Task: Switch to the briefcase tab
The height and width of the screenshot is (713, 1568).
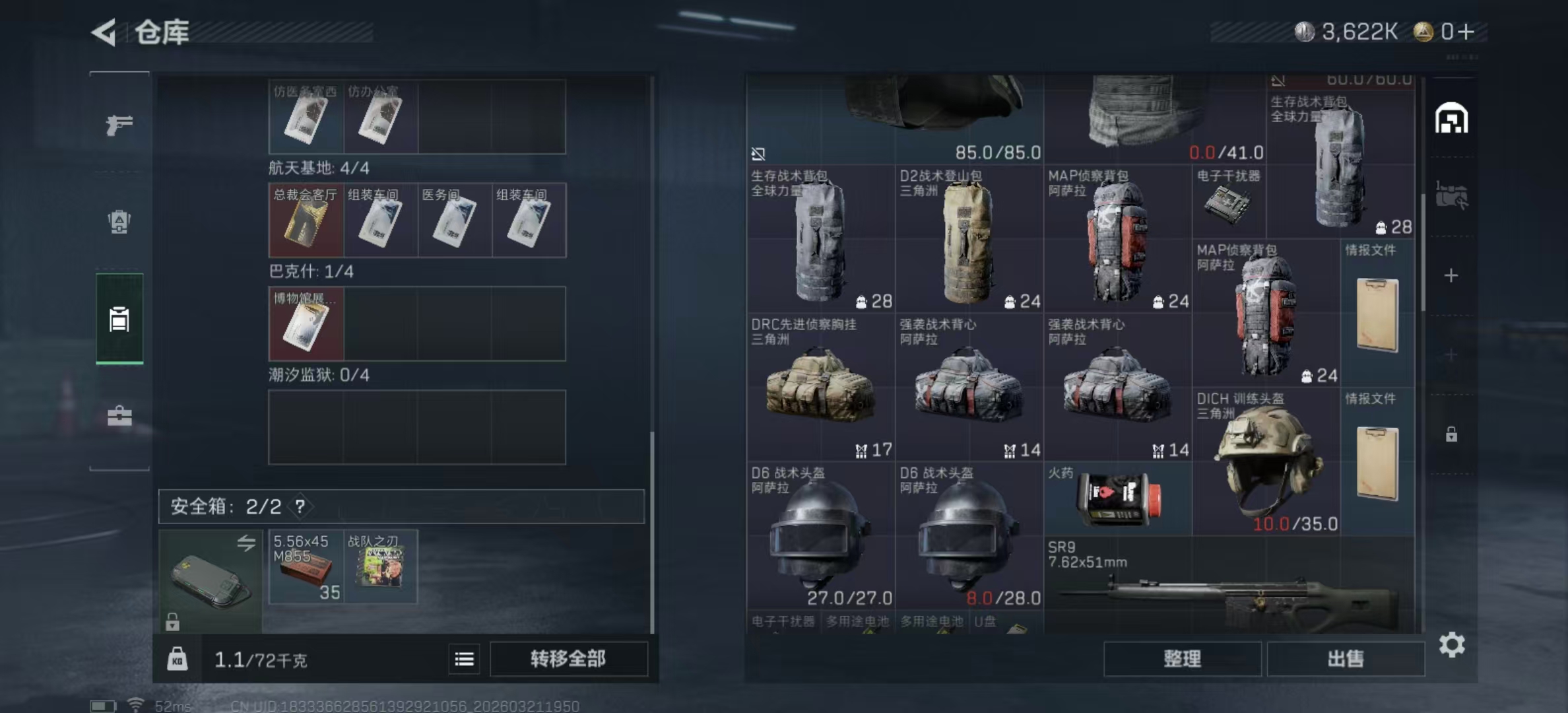Action: pyautogui.click(x=119, y=416)
